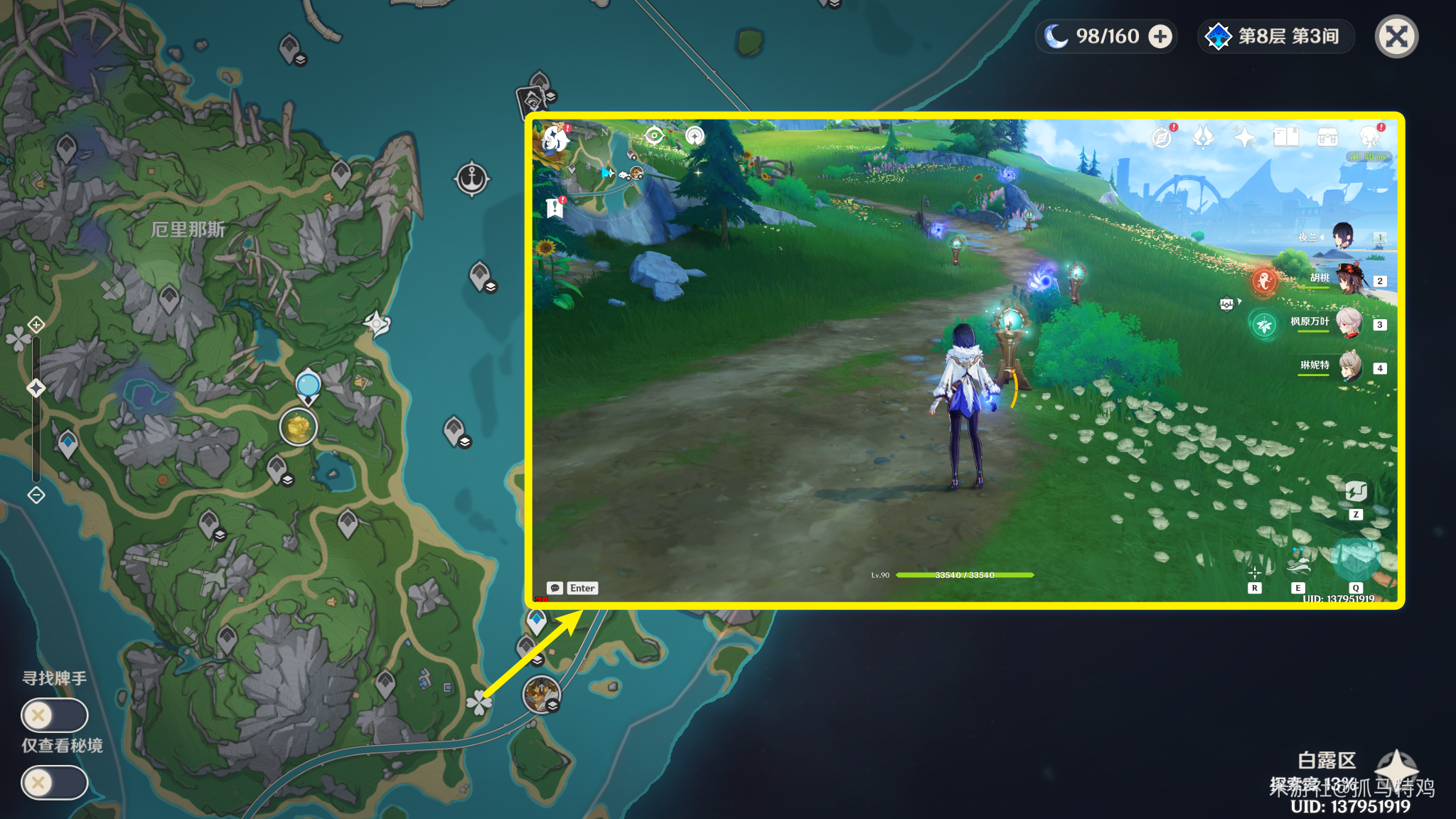Select the golden ore marker on the map
Screen dimensions: 1456x819
pos(299,427)
